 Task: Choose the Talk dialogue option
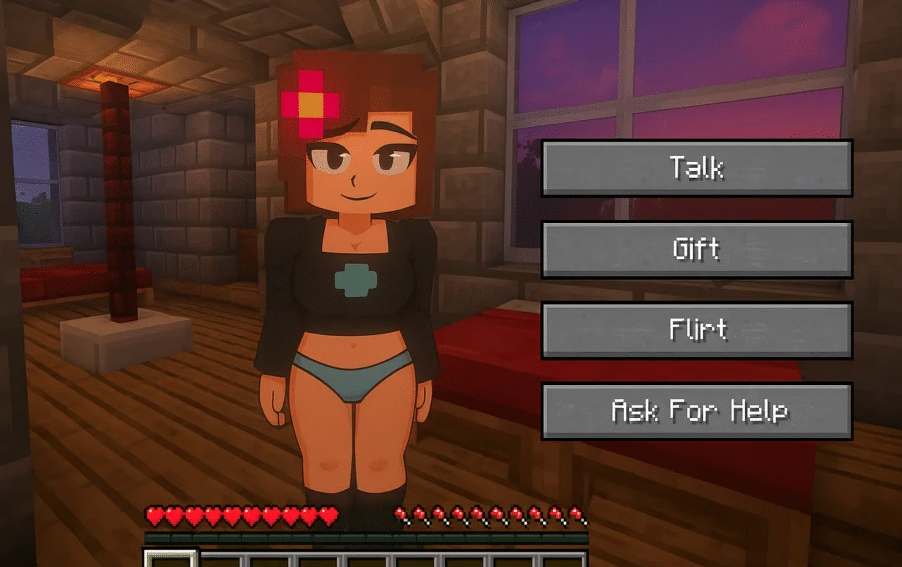pyautogui.click(x=696, y=168)
